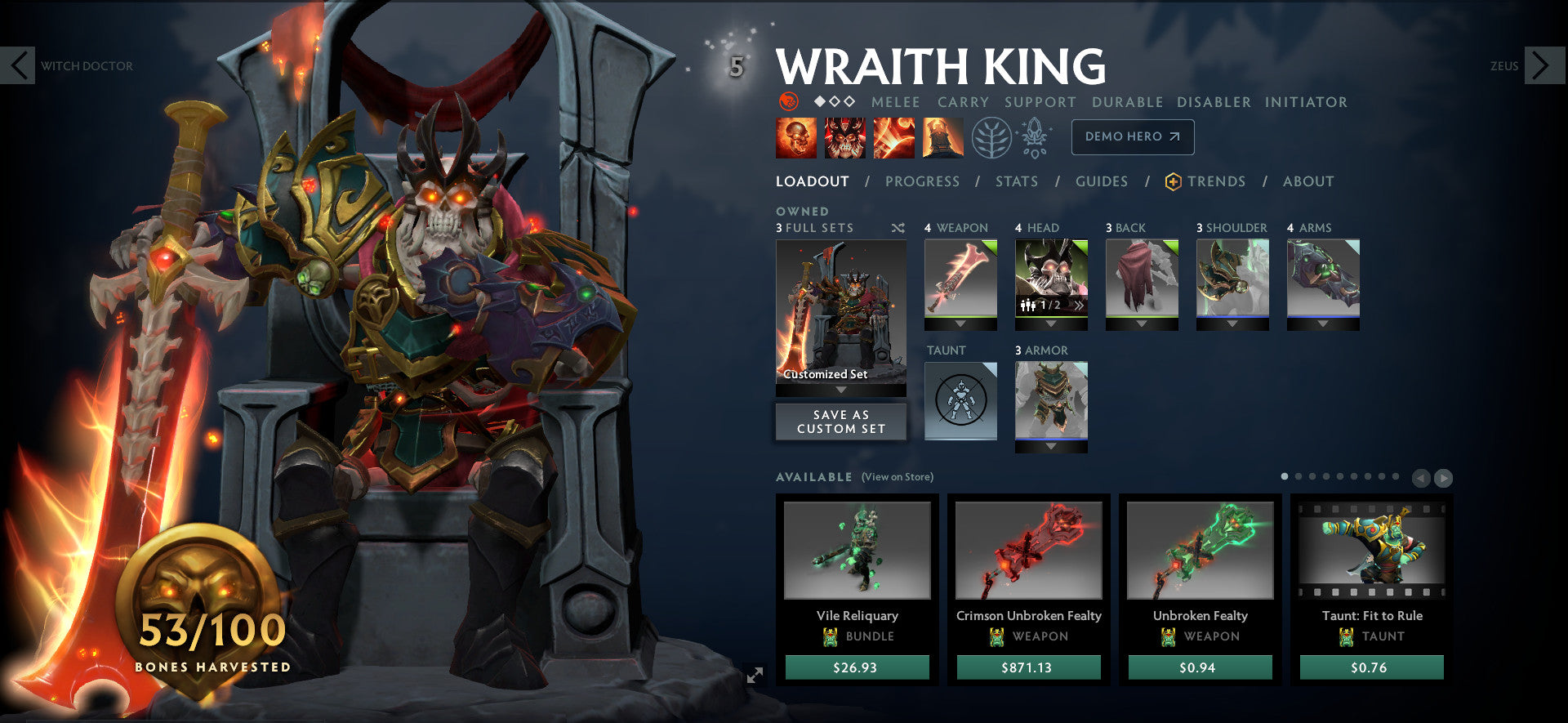Navigate back to Witch Doctor with left arrow
The image size is (1568, 723).
(18, 65)
